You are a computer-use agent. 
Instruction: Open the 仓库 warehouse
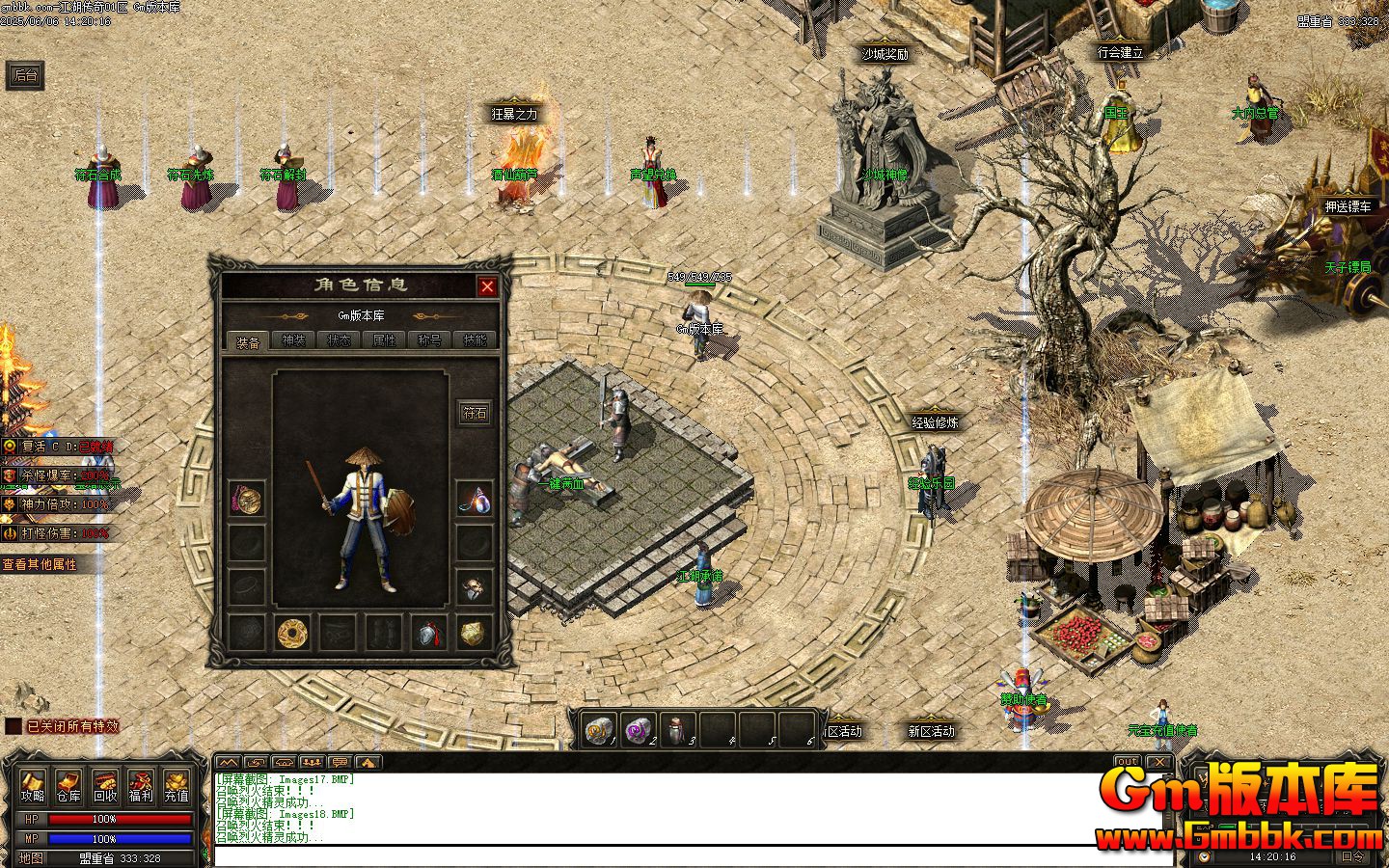(x=68, y=787)
